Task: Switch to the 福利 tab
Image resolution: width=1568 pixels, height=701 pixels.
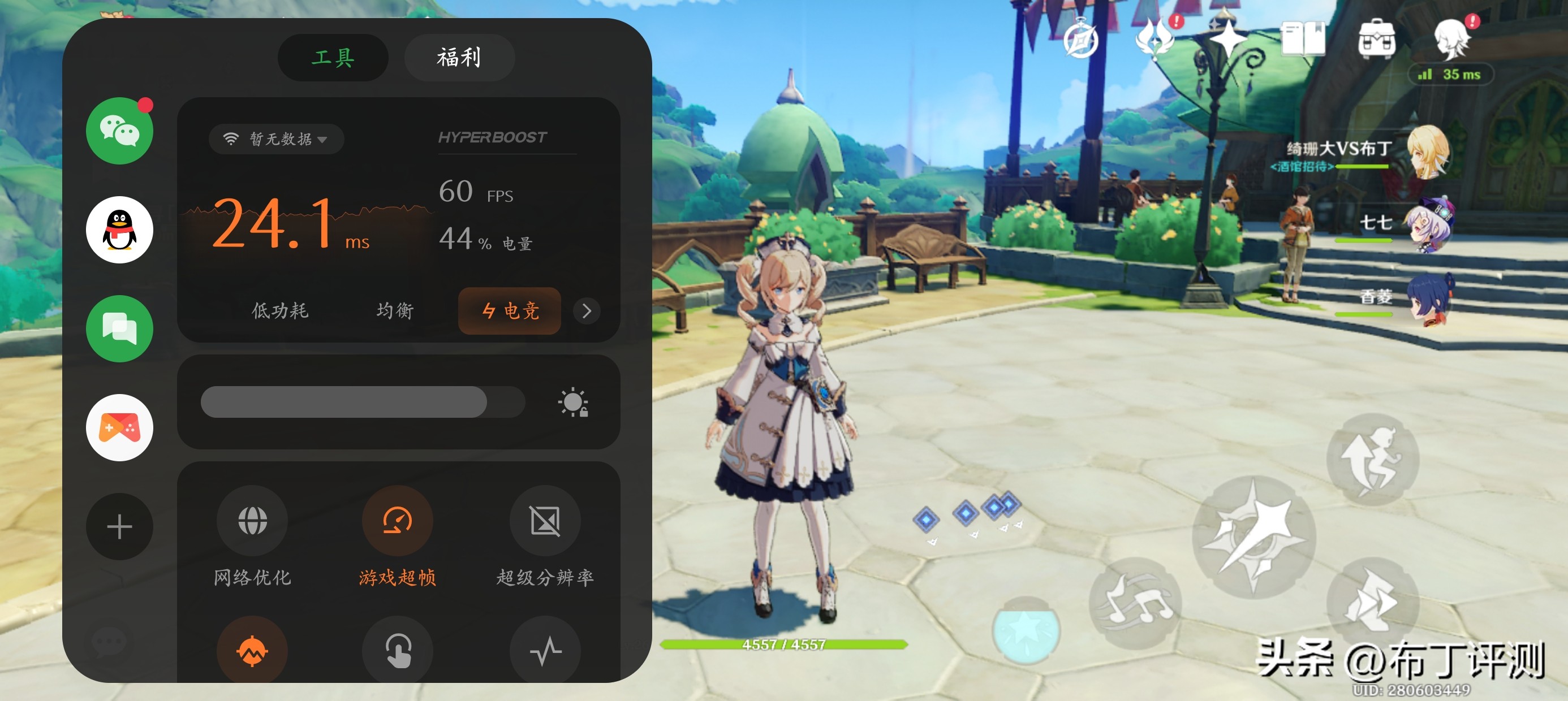Action: (x=458, y=58)
